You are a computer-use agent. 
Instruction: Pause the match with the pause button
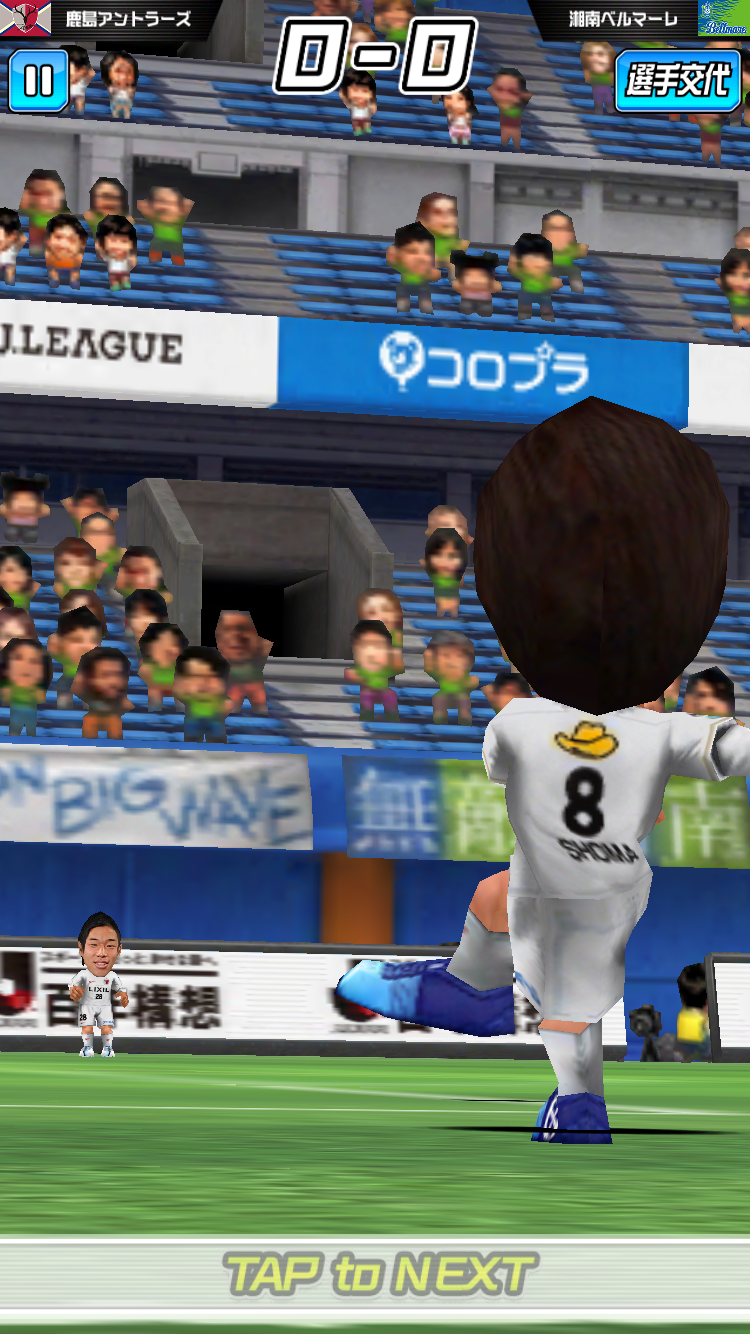coord(39,80)
